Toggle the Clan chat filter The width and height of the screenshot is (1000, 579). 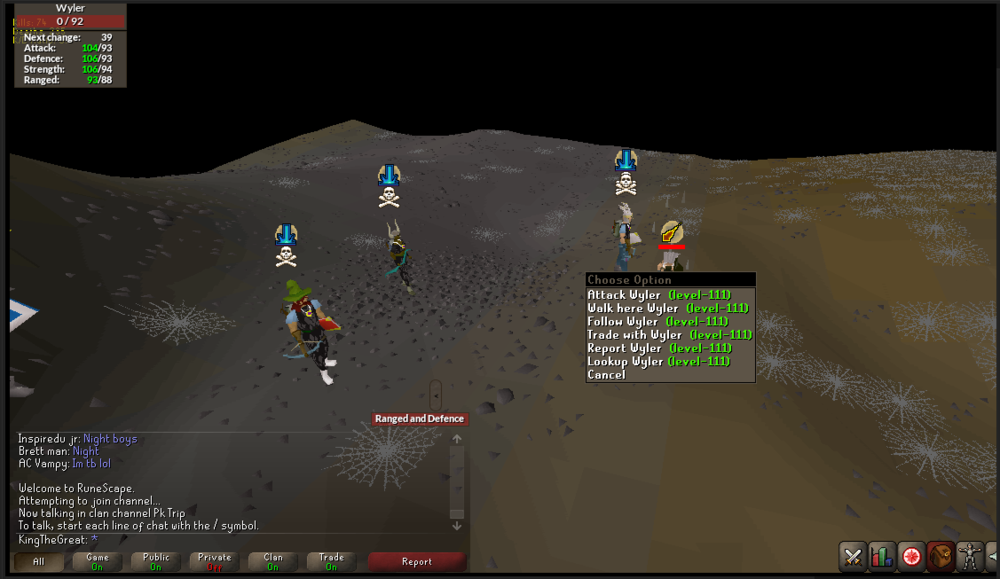(x=273, y=562)
